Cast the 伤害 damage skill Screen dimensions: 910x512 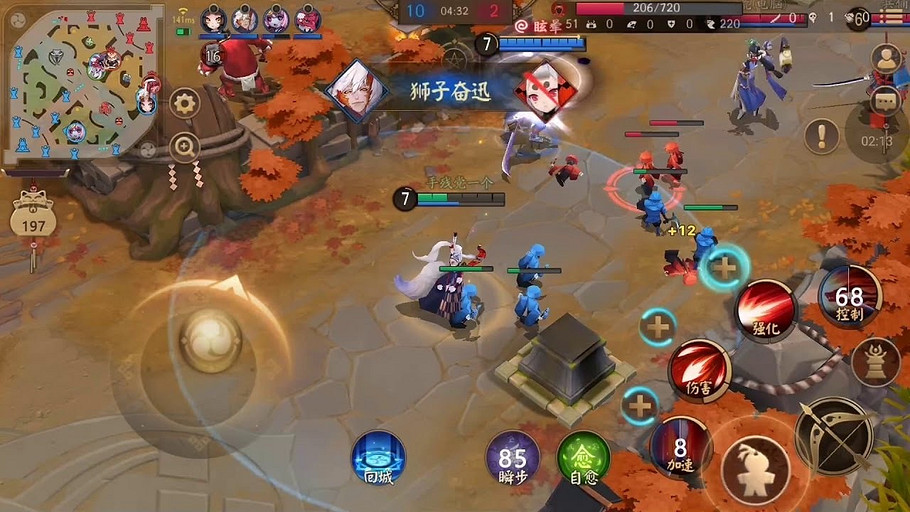[699, 369]
